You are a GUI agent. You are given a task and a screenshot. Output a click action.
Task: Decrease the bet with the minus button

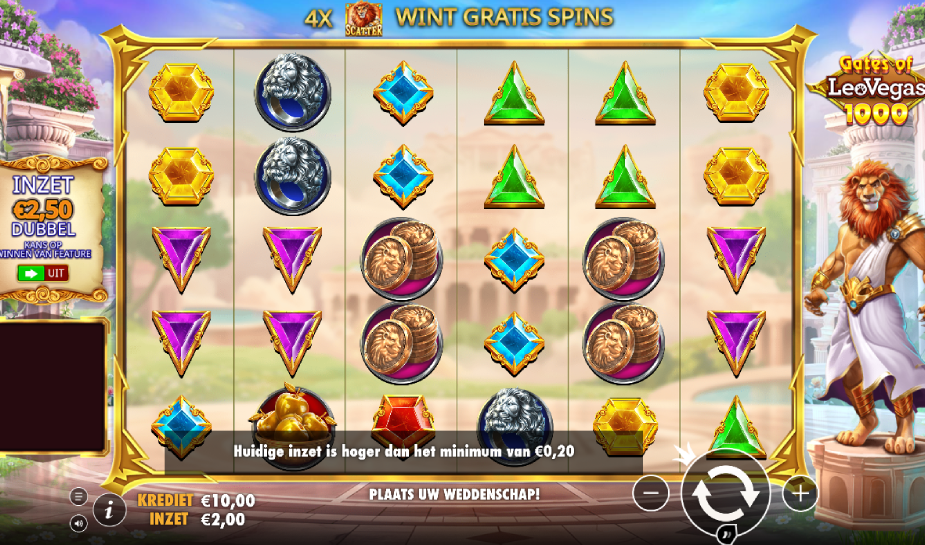point(651,492)
